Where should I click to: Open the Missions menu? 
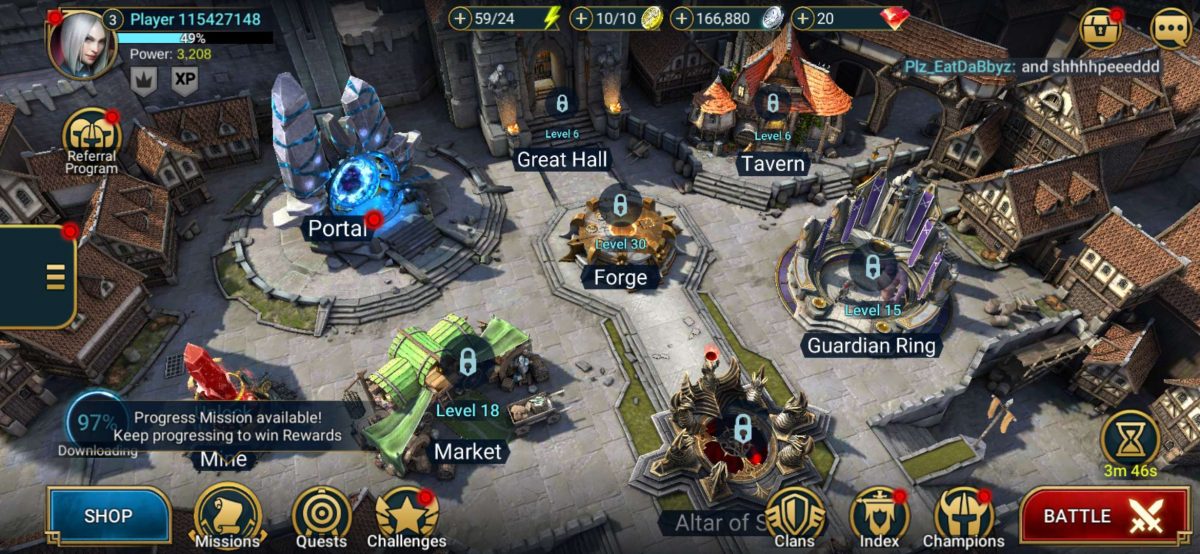point(227,515)
